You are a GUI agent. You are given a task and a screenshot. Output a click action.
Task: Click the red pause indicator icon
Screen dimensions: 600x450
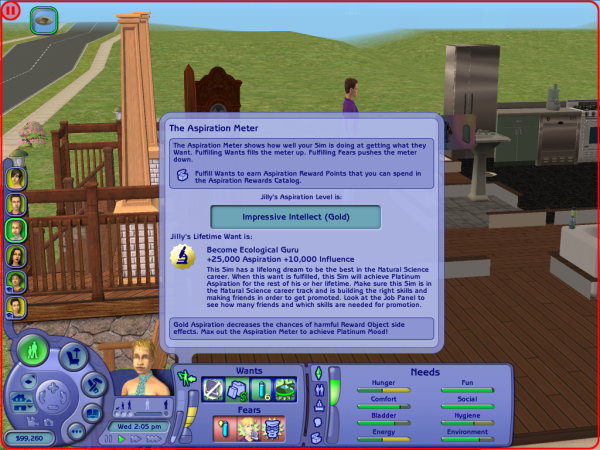pyautogui.click(x=11, y=11)
